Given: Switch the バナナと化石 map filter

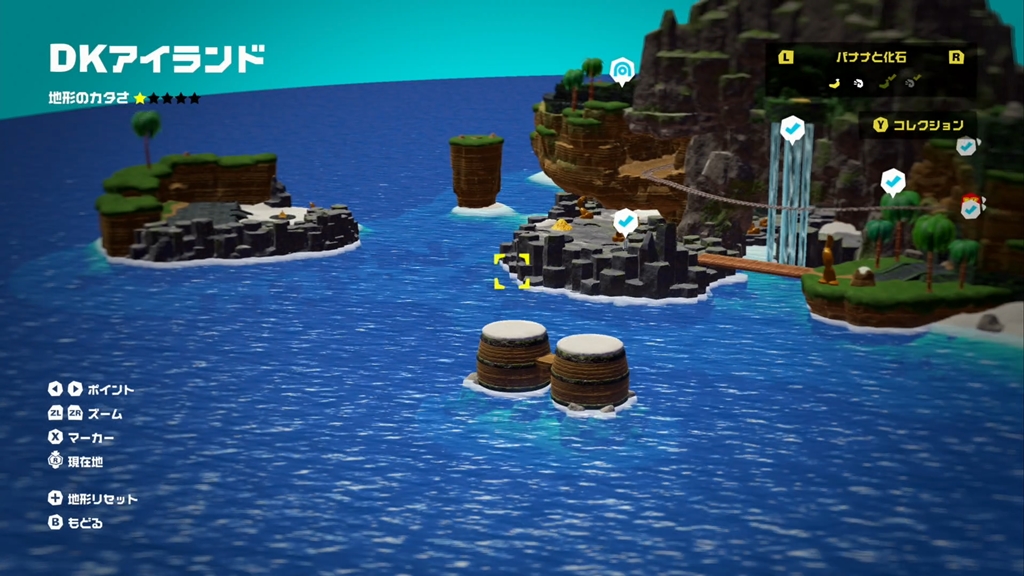Looking at the screenshot, I should coord(870,58).
